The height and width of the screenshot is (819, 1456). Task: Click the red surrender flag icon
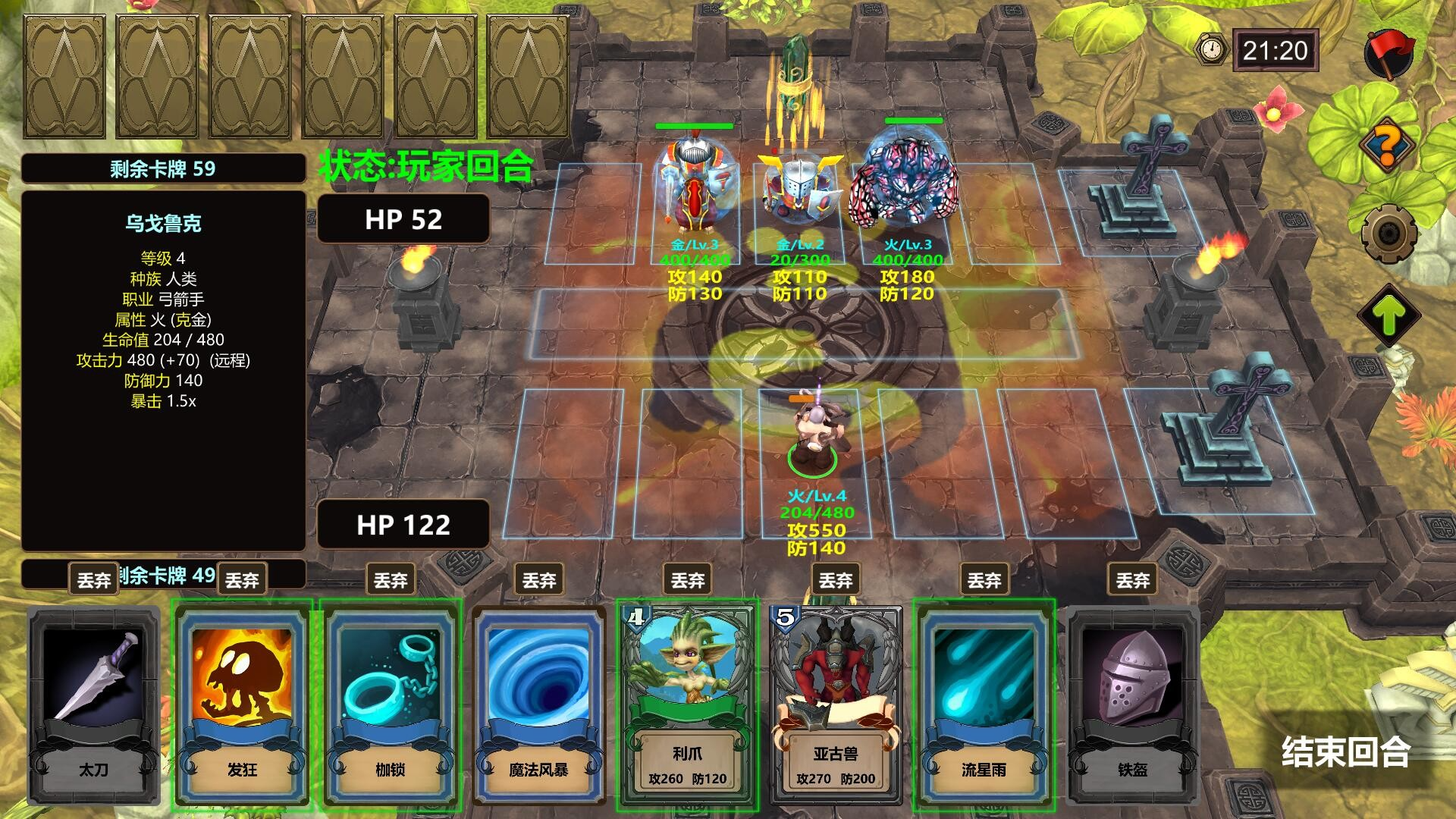click(1389, 53)
